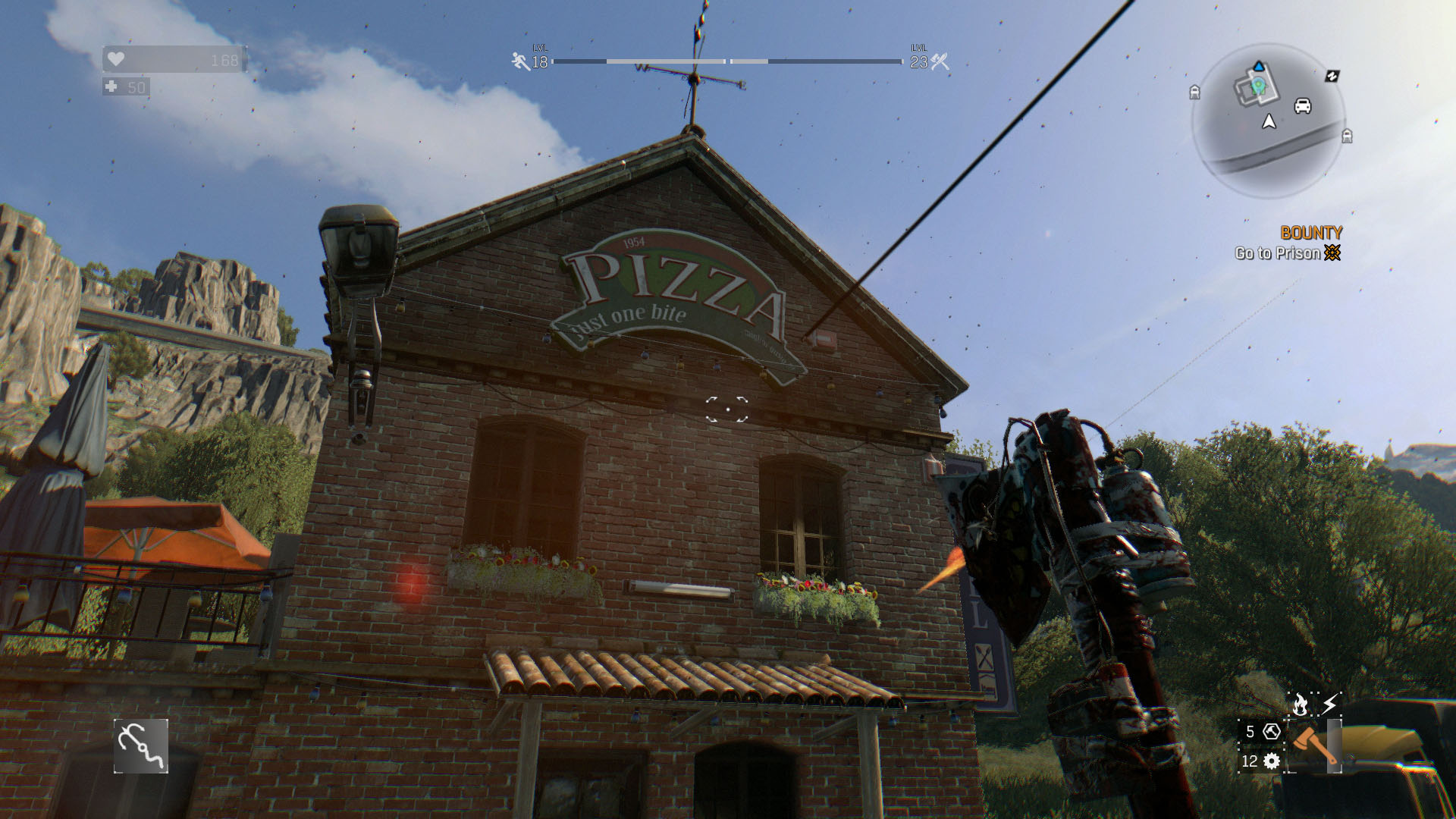Click the blue triangle marker on minimap
The width and height of the screenshot is (1456, 819).
click(x=1259, y=67)
